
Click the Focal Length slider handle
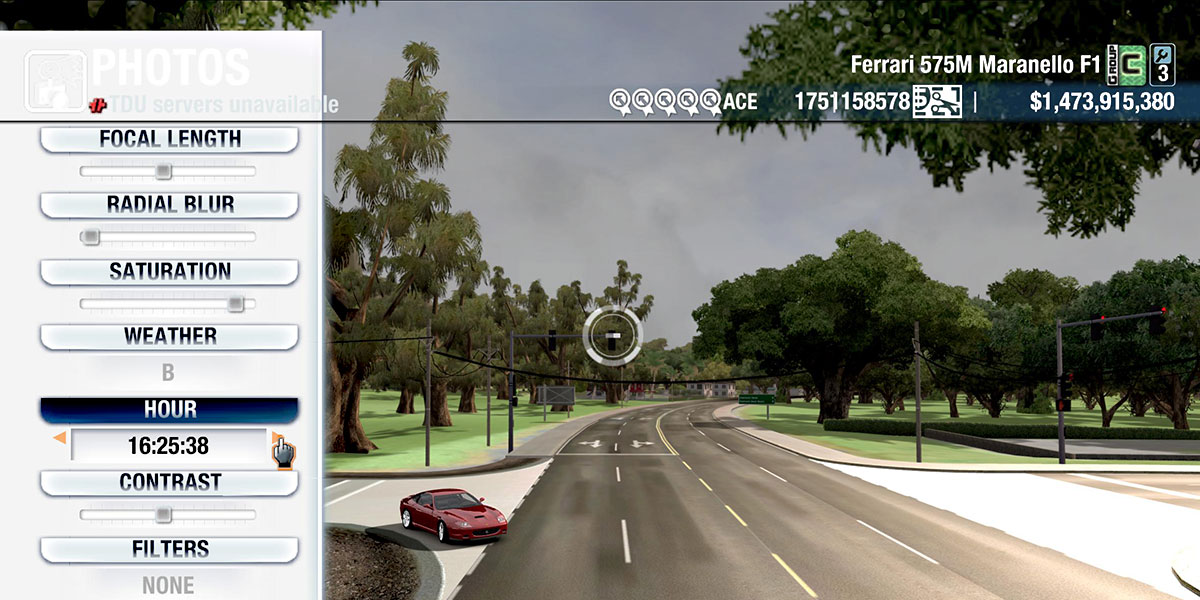[163, 172]
